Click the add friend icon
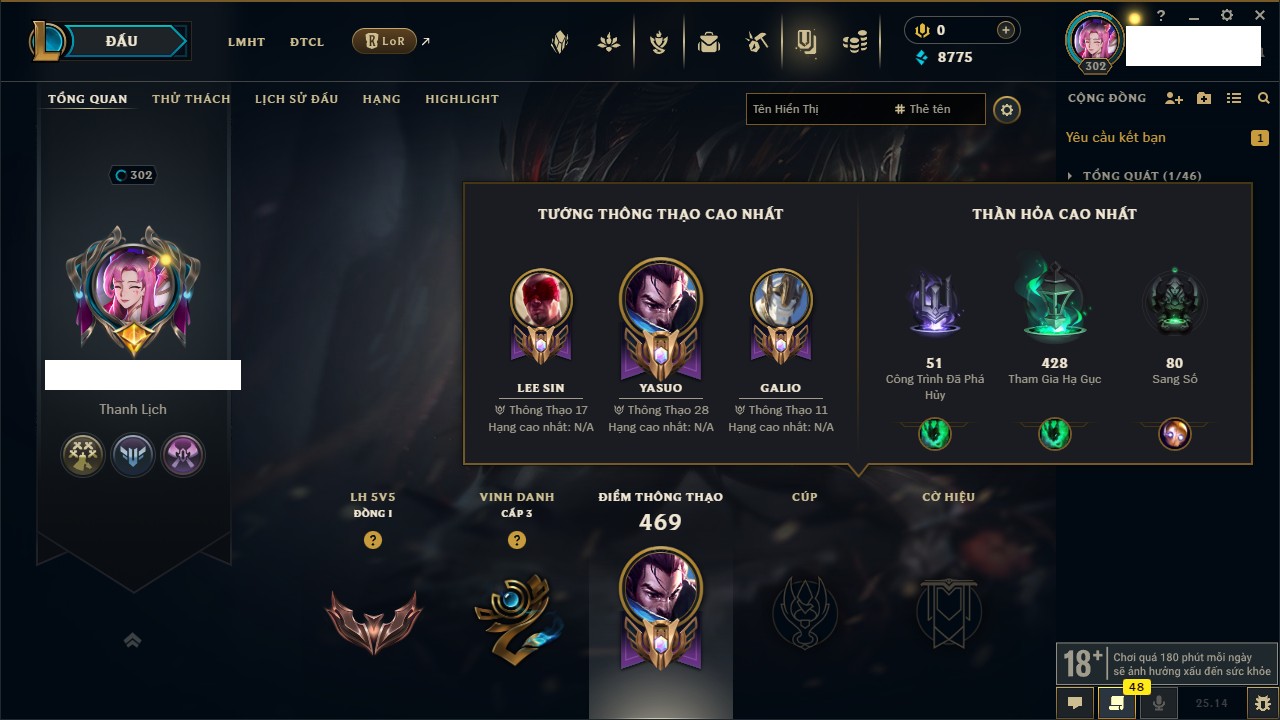The image size is (1280, 720). click(1174, 99)
